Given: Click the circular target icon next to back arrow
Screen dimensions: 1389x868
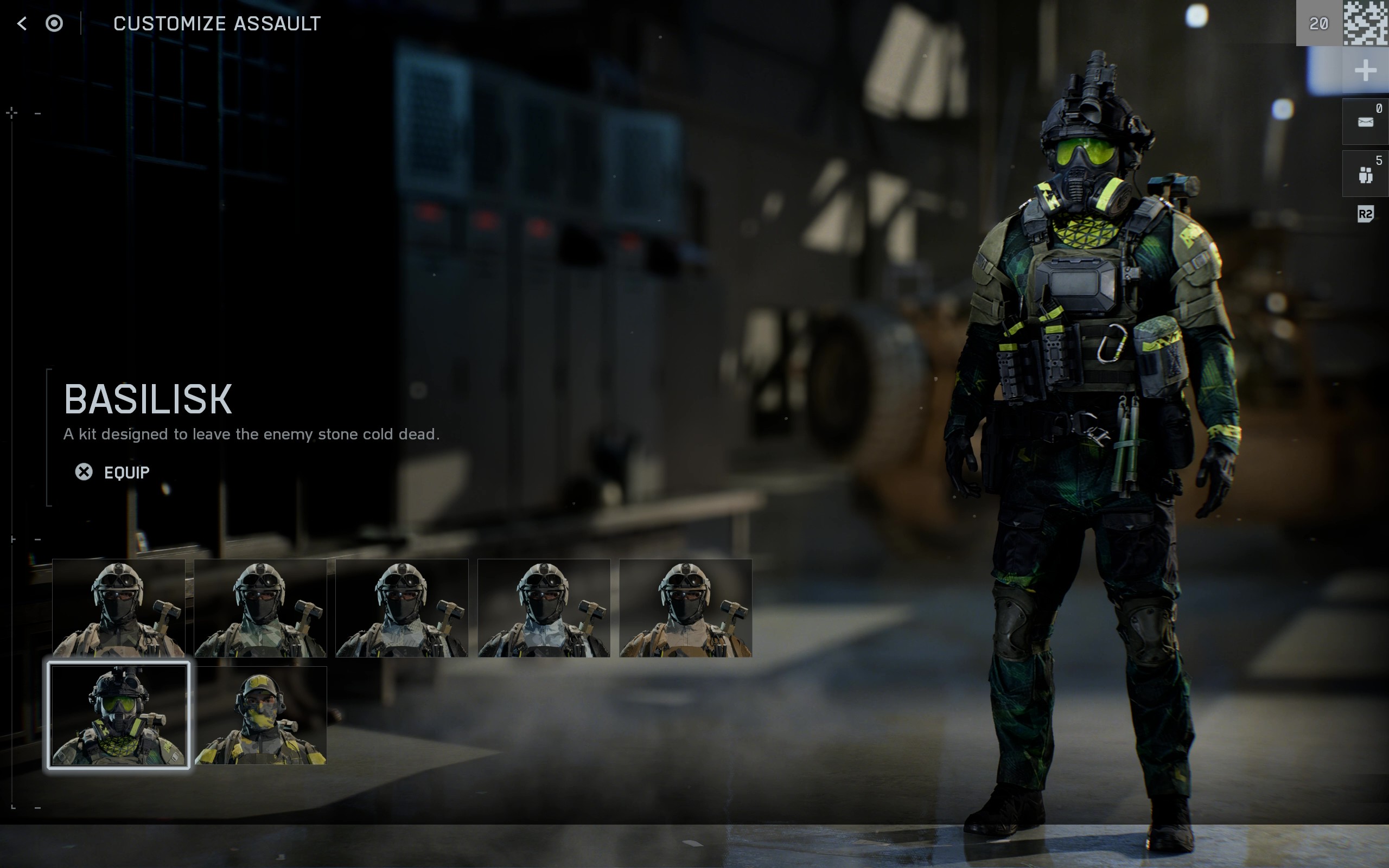Looking at the screenshot, I should click(x=54, y=23).
